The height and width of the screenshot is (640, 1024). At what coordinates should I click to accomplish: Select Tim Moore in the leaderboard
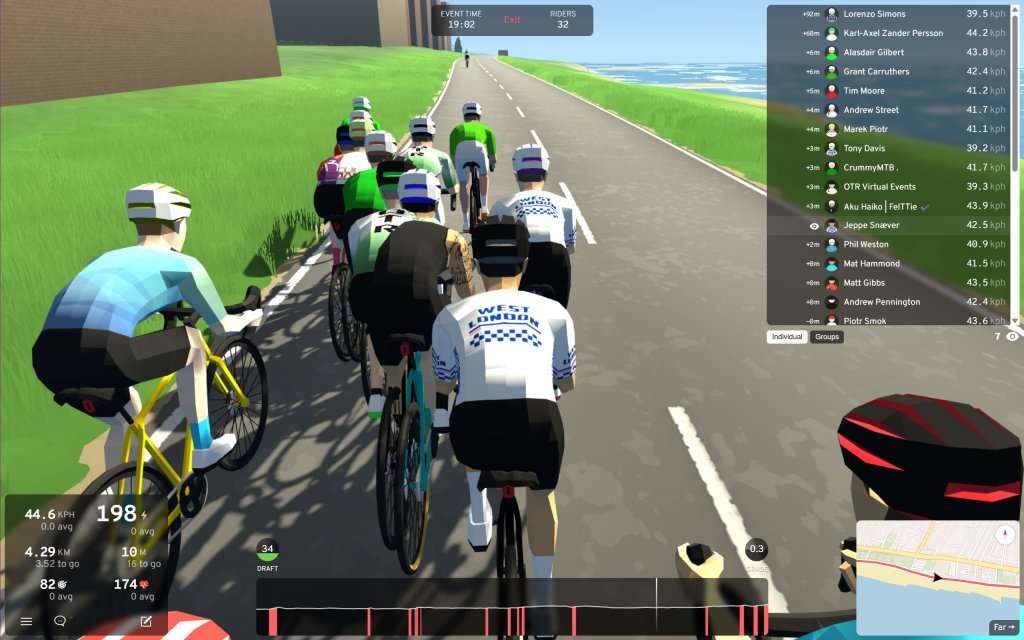tap(890, 91)
